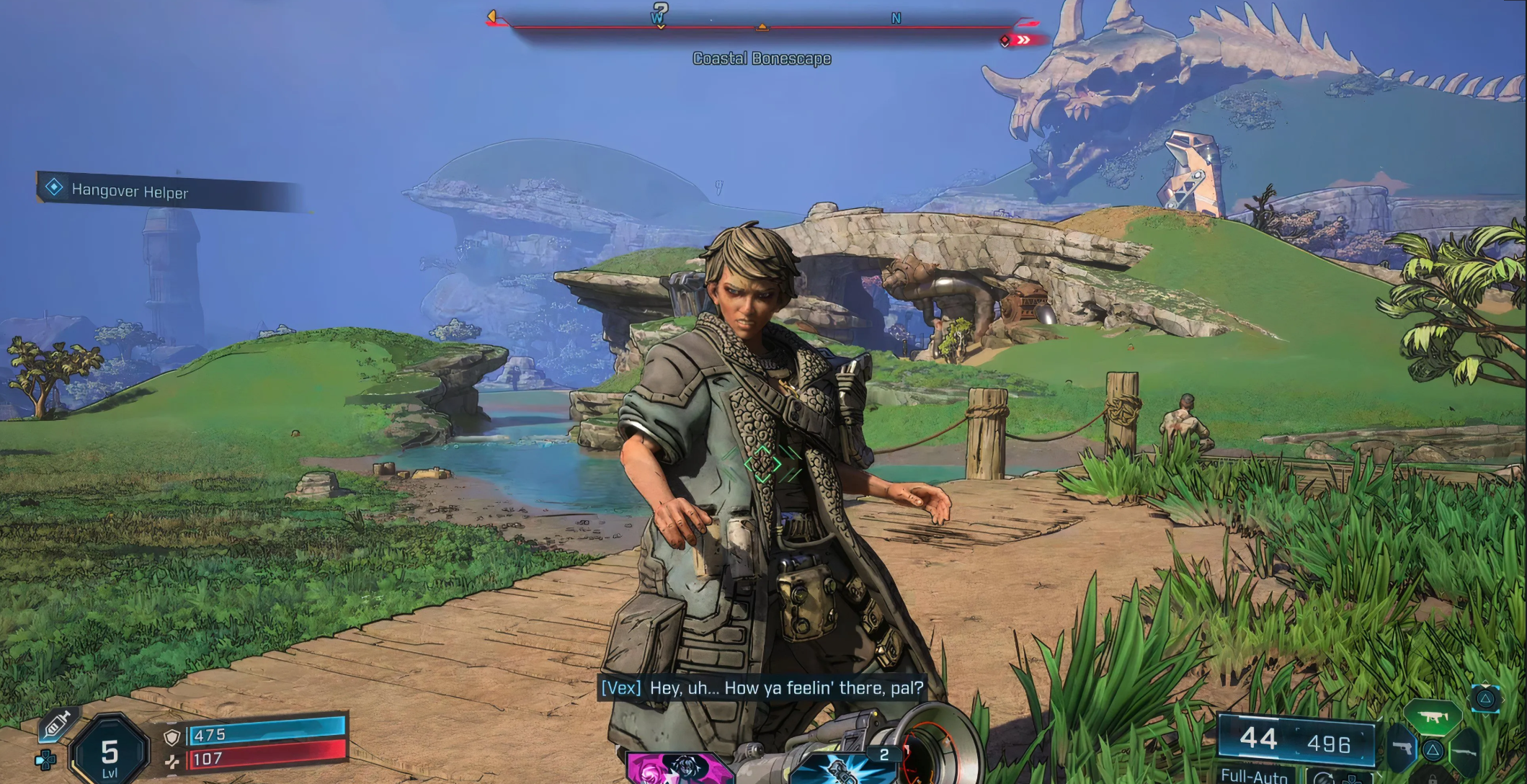The image size is (1527, 784).
Task: Click the locked fourth weapon slot
Action: pyautogui.click(x=1433, y=778)
